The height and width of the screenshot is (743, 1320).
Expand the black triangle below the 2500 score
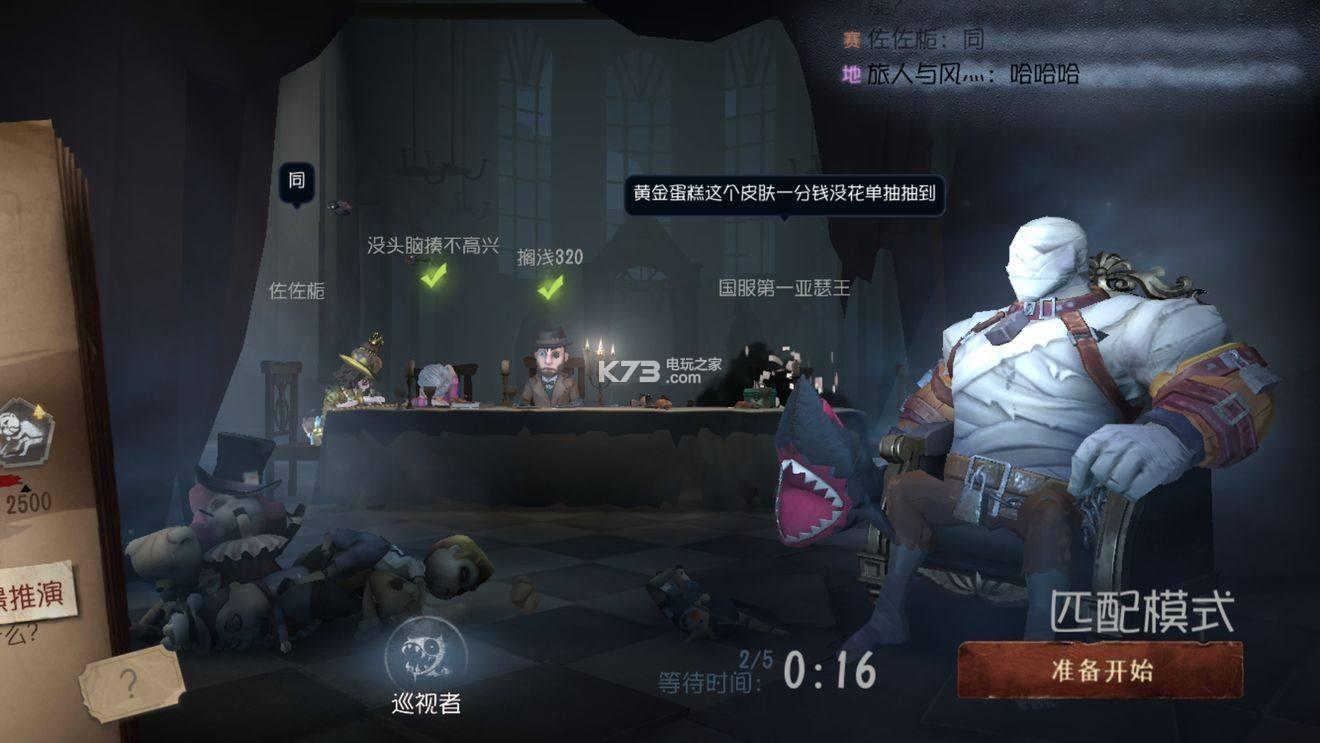[25, 489]
